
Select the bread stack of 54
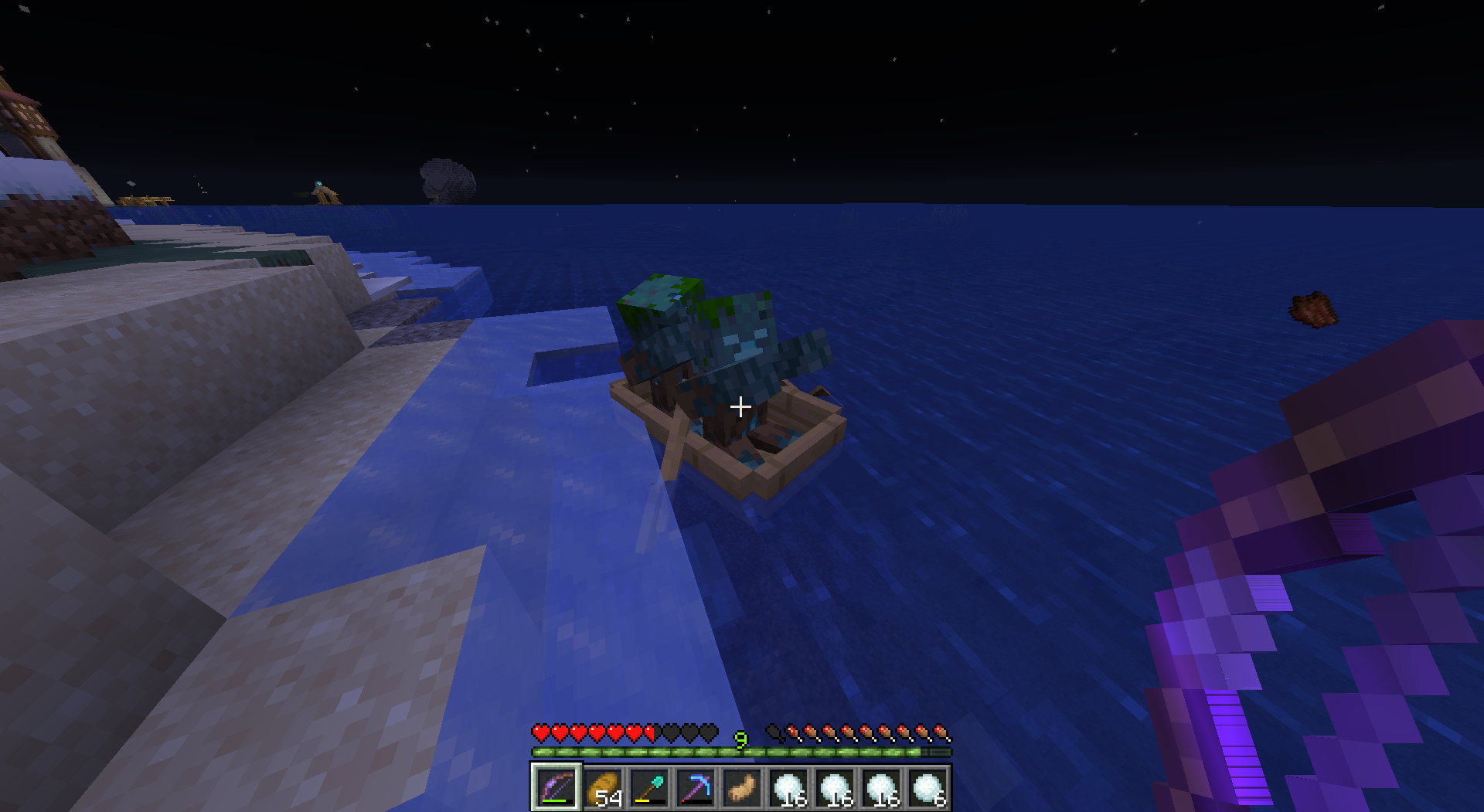click(603, 788)
